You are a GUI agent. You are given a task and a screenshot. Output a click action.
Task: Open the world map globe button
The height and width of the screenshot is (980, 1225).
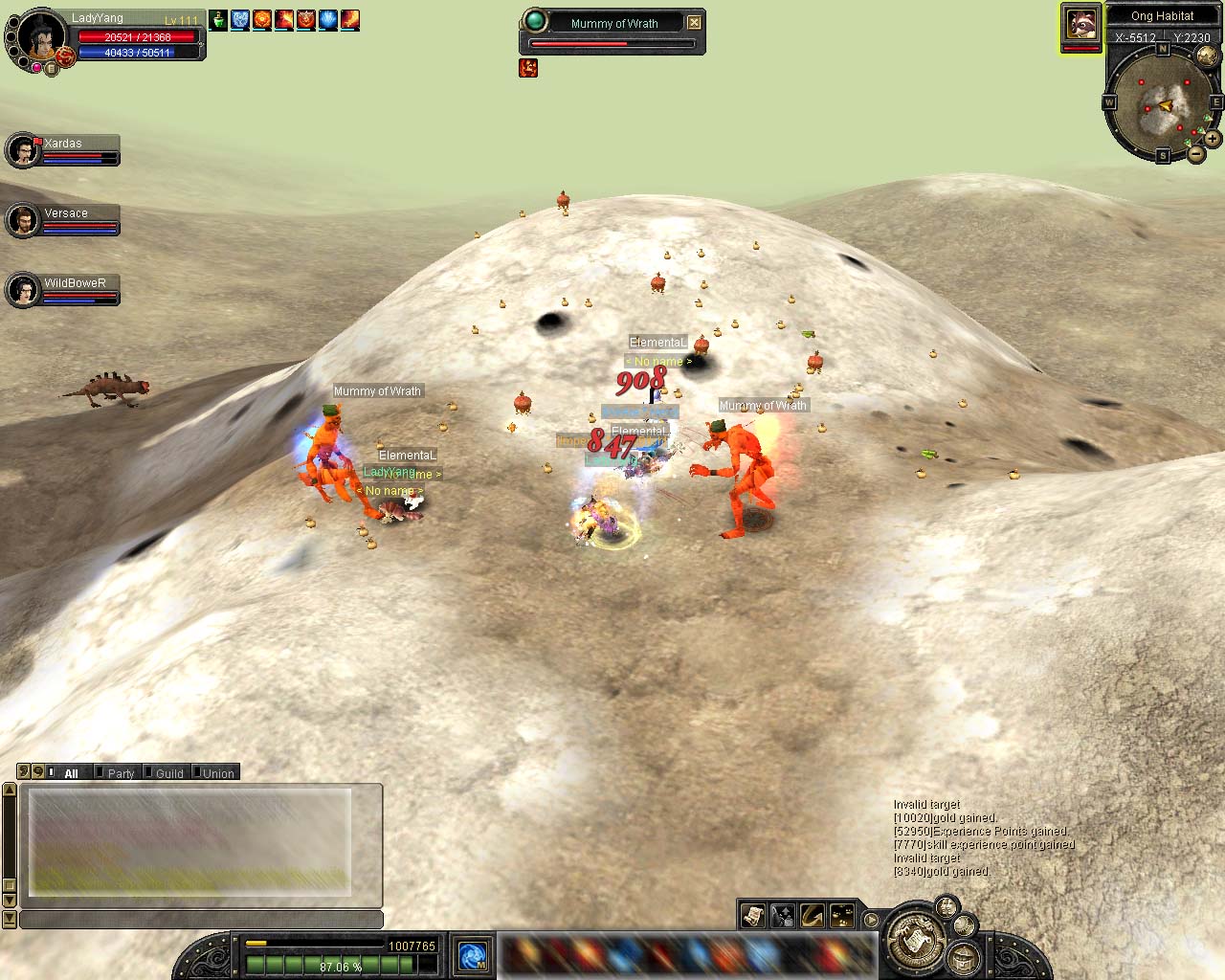pos(1206,56)
